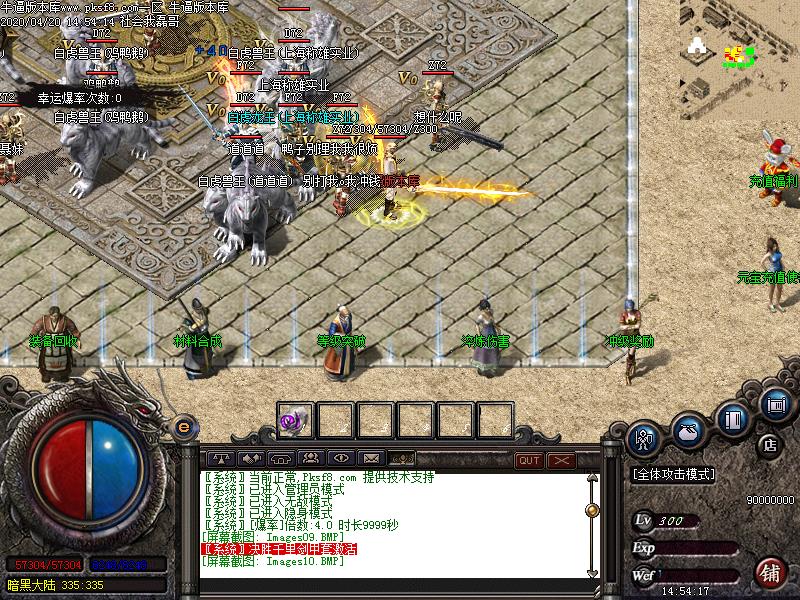Open the red 铺 stall button
This screenshot has width=800, height=600.
(769, 570)
